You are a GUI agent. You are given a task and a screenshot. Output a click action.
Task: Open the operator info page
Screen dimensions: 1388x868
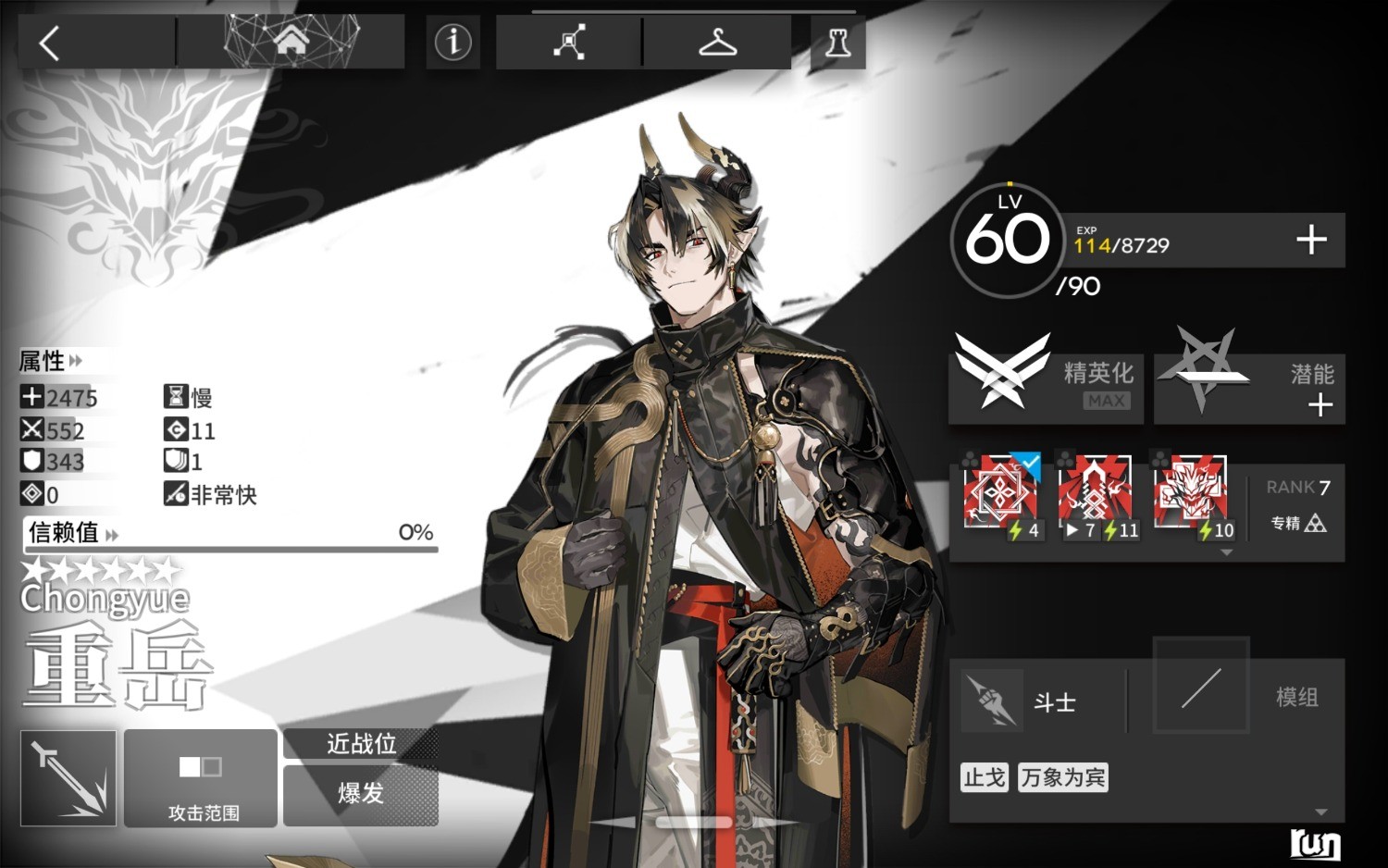452,42
